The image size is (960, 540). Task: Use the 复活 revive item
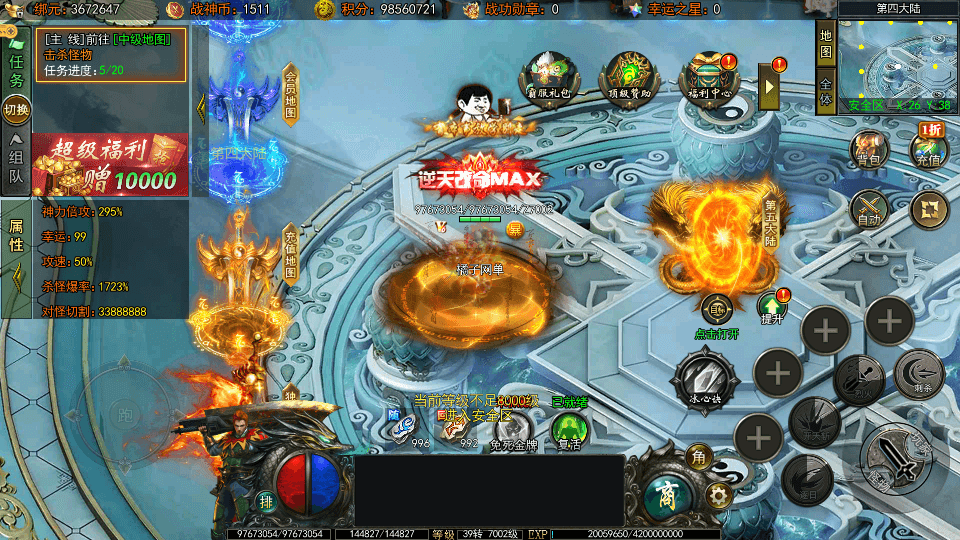pos(570,430)
